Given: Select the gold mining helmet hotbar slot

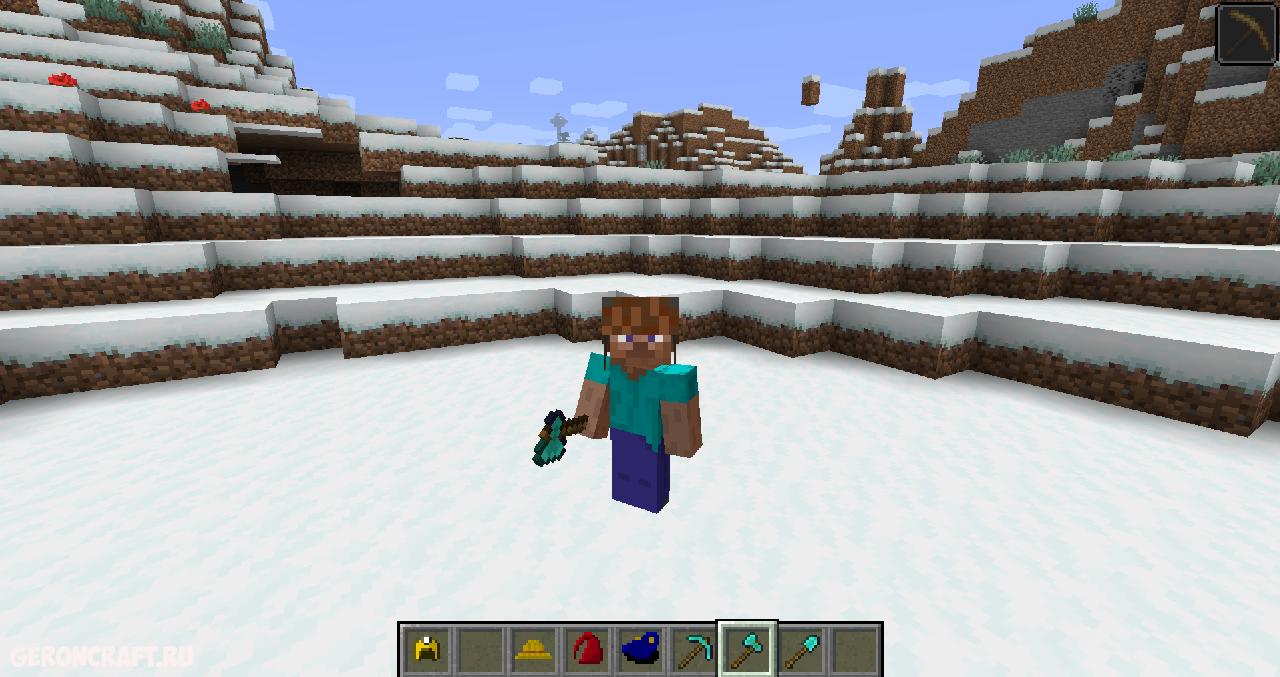Looking at the screenshot, I should [427, 650].
